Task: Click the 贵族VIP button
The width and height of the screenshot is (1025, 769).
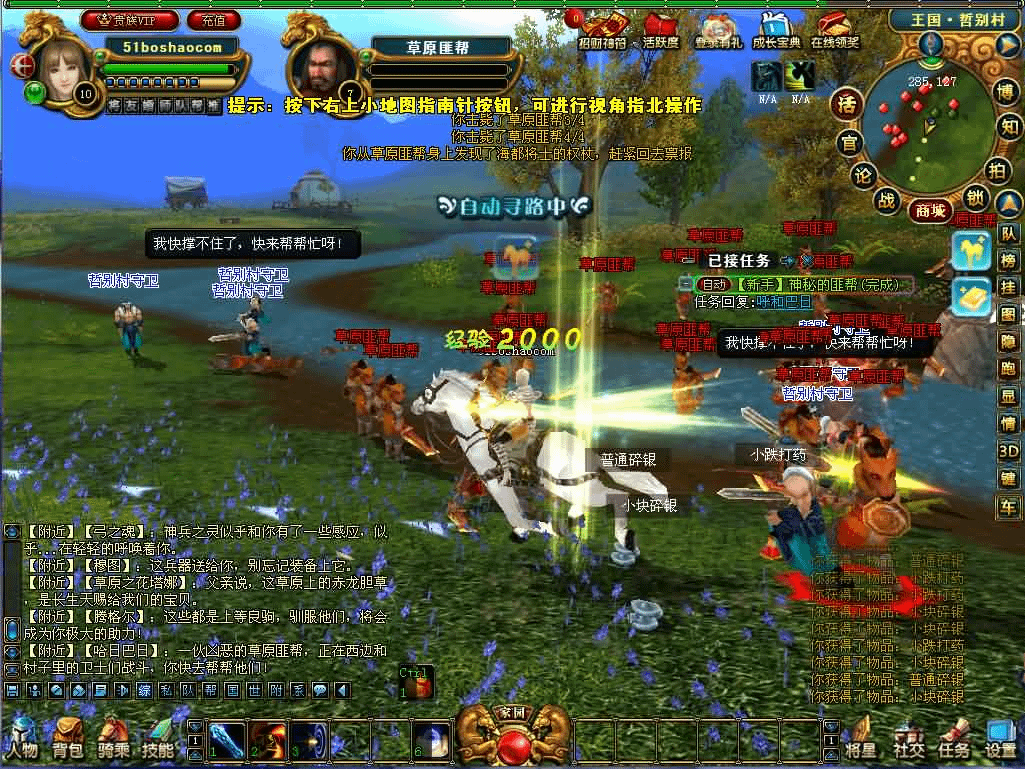Action: tap(130, 19)
